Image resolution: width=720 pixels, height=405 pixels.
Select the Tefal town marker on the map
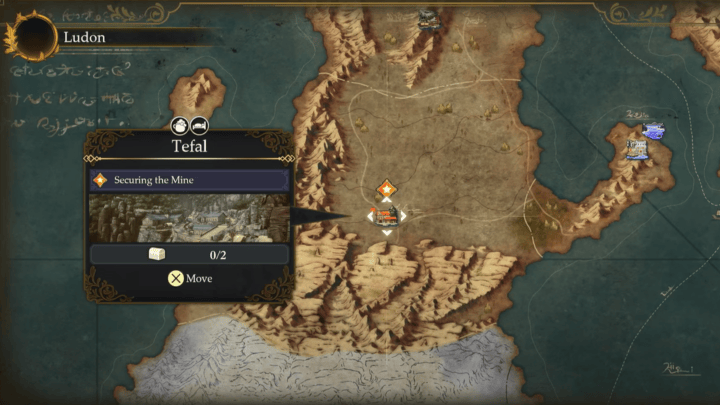coord(387,215)
